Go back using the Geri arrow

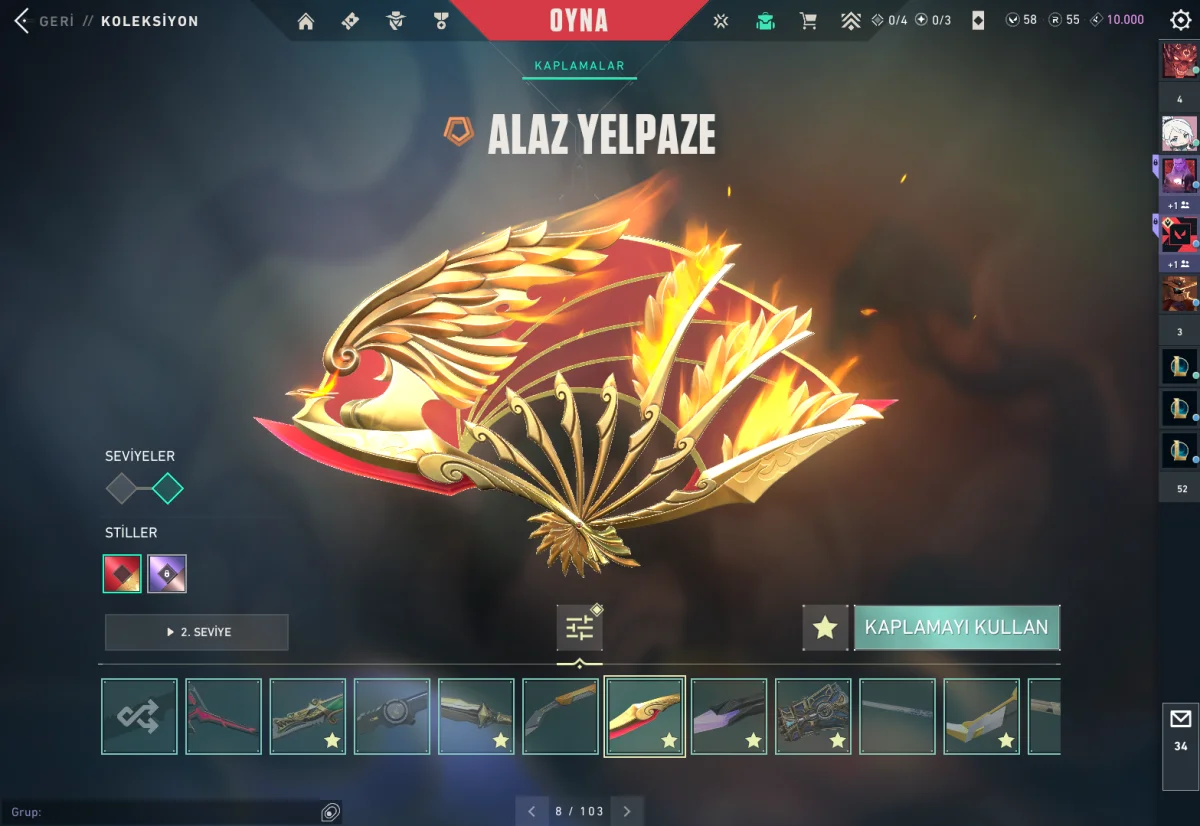pyautogui.click(x=22, y=21)
